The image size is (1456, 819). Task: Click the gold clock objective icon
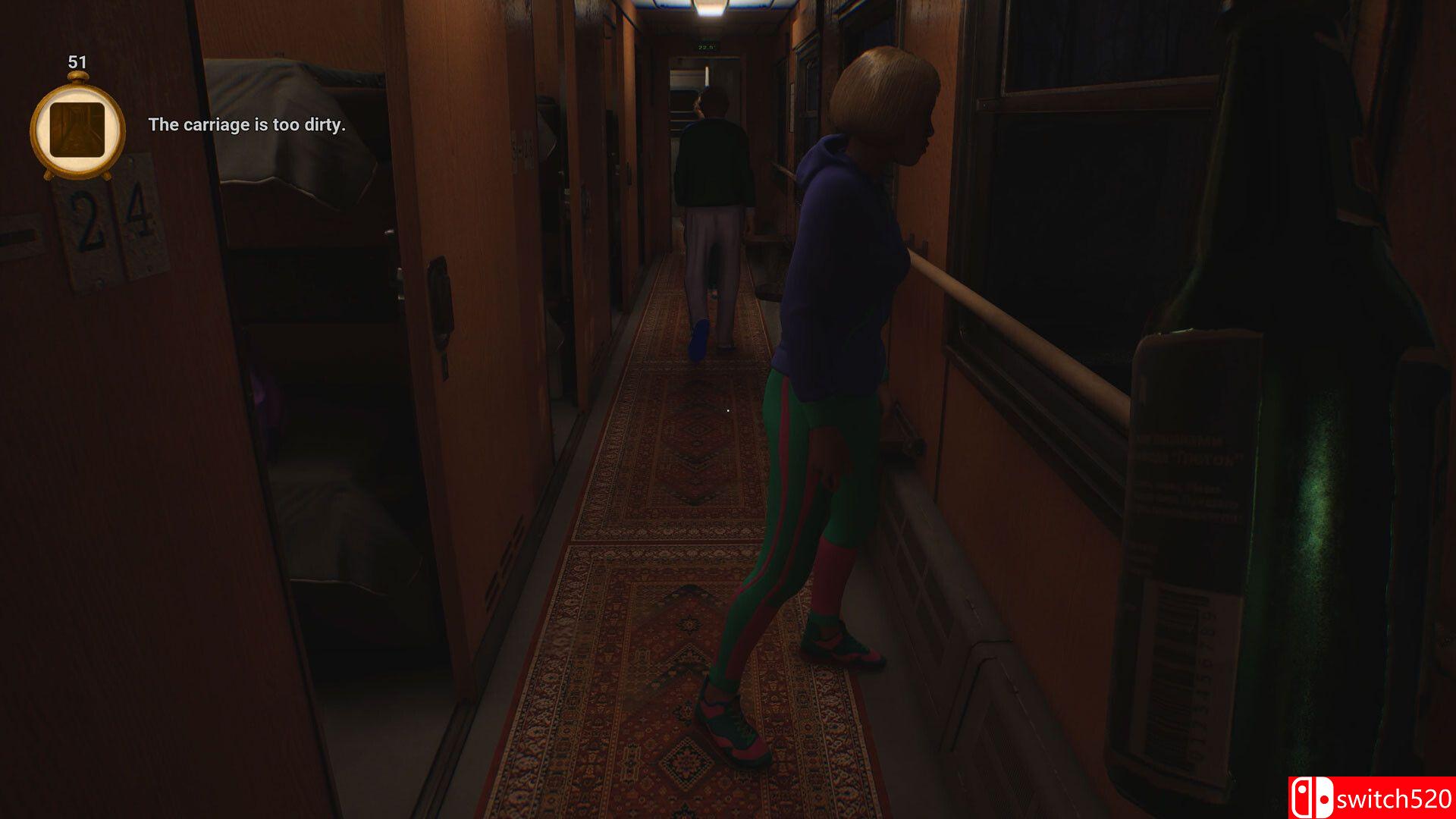click(x=77, y=130)
